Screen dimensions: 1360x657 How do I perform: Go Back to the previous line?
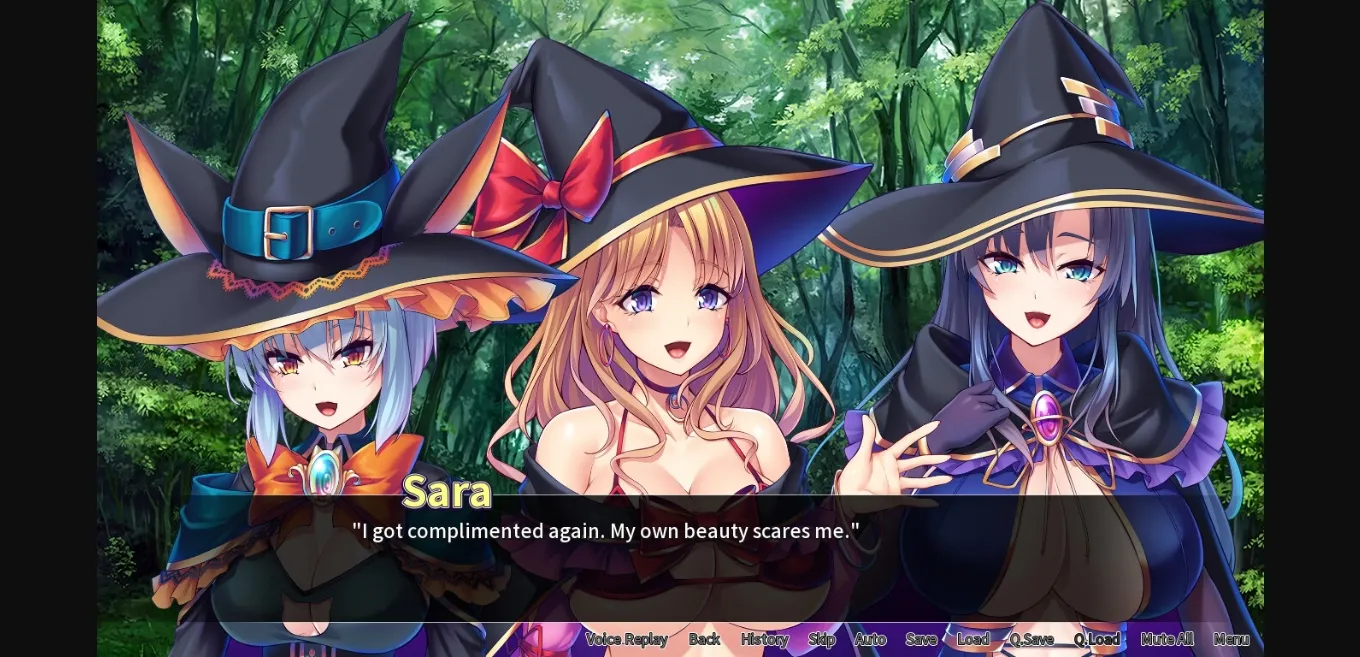coord(704,639)
